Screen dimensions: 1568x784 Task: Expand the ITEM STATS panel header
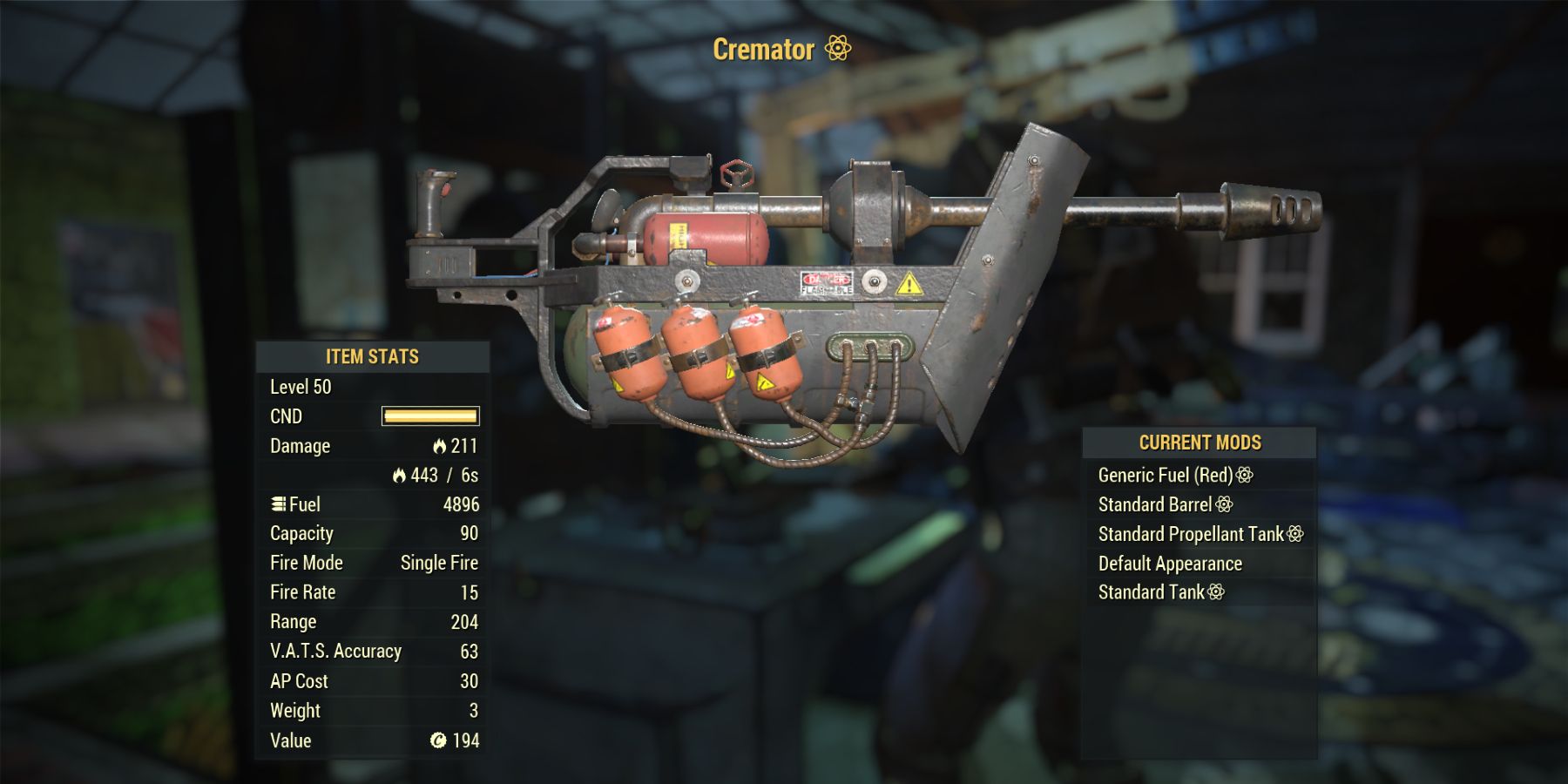pos(373,356)
